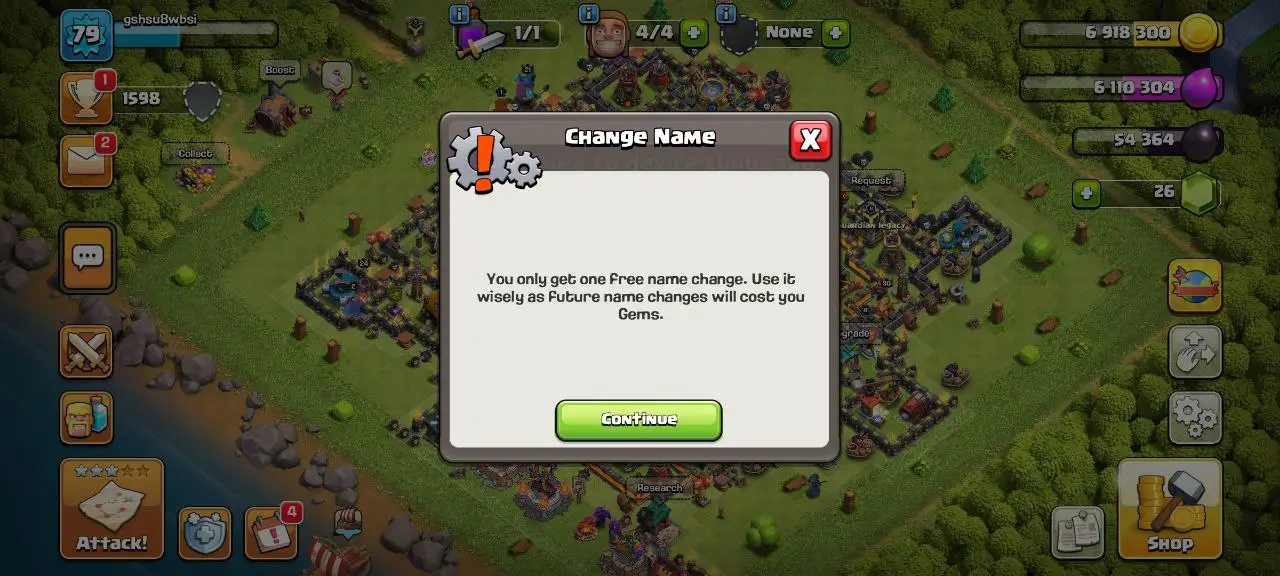Add builders with the plus button
The image size is (1280, 576).
692,33
